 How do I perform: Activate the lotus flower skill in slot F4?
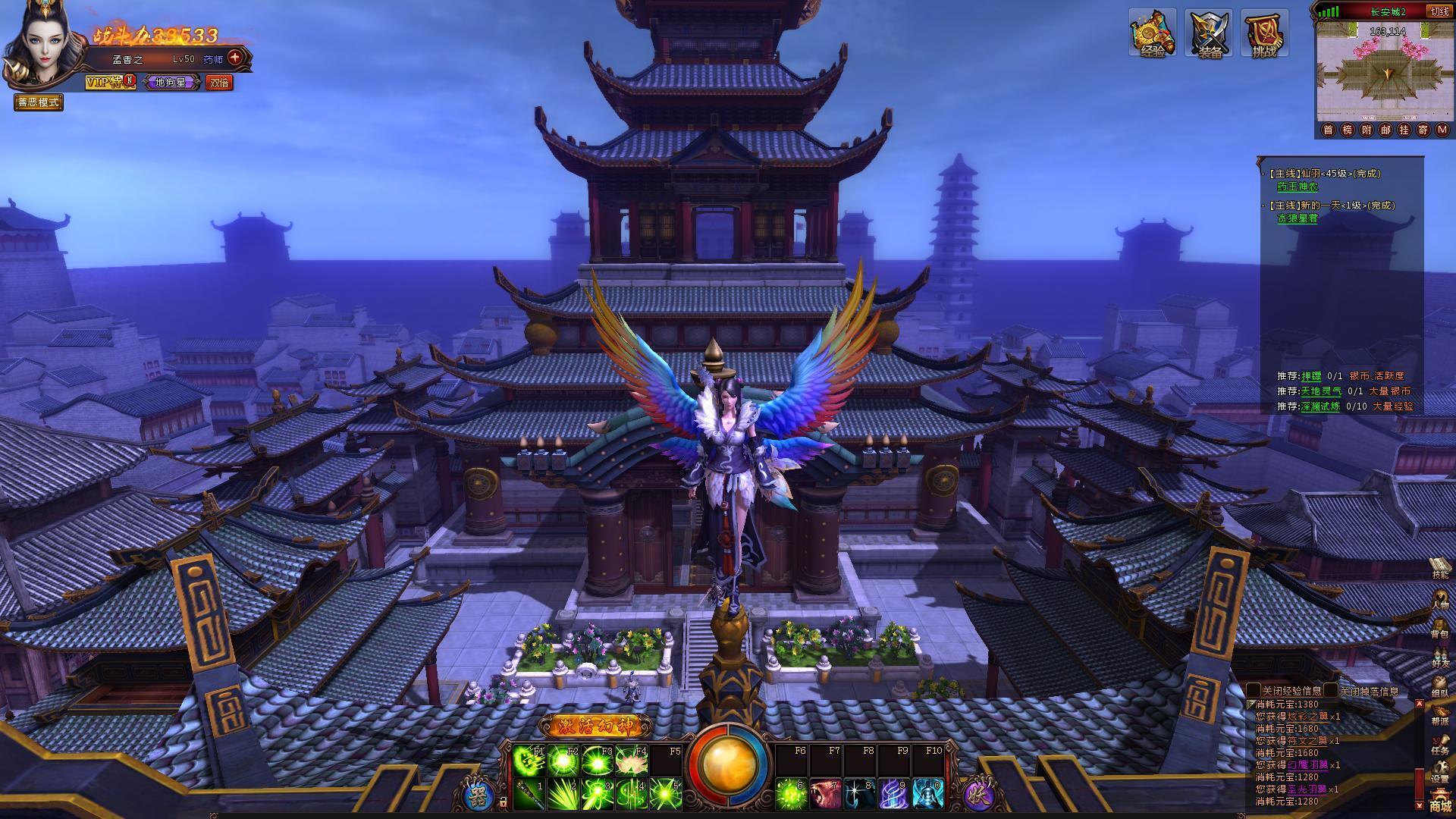(x=632, y=761)
